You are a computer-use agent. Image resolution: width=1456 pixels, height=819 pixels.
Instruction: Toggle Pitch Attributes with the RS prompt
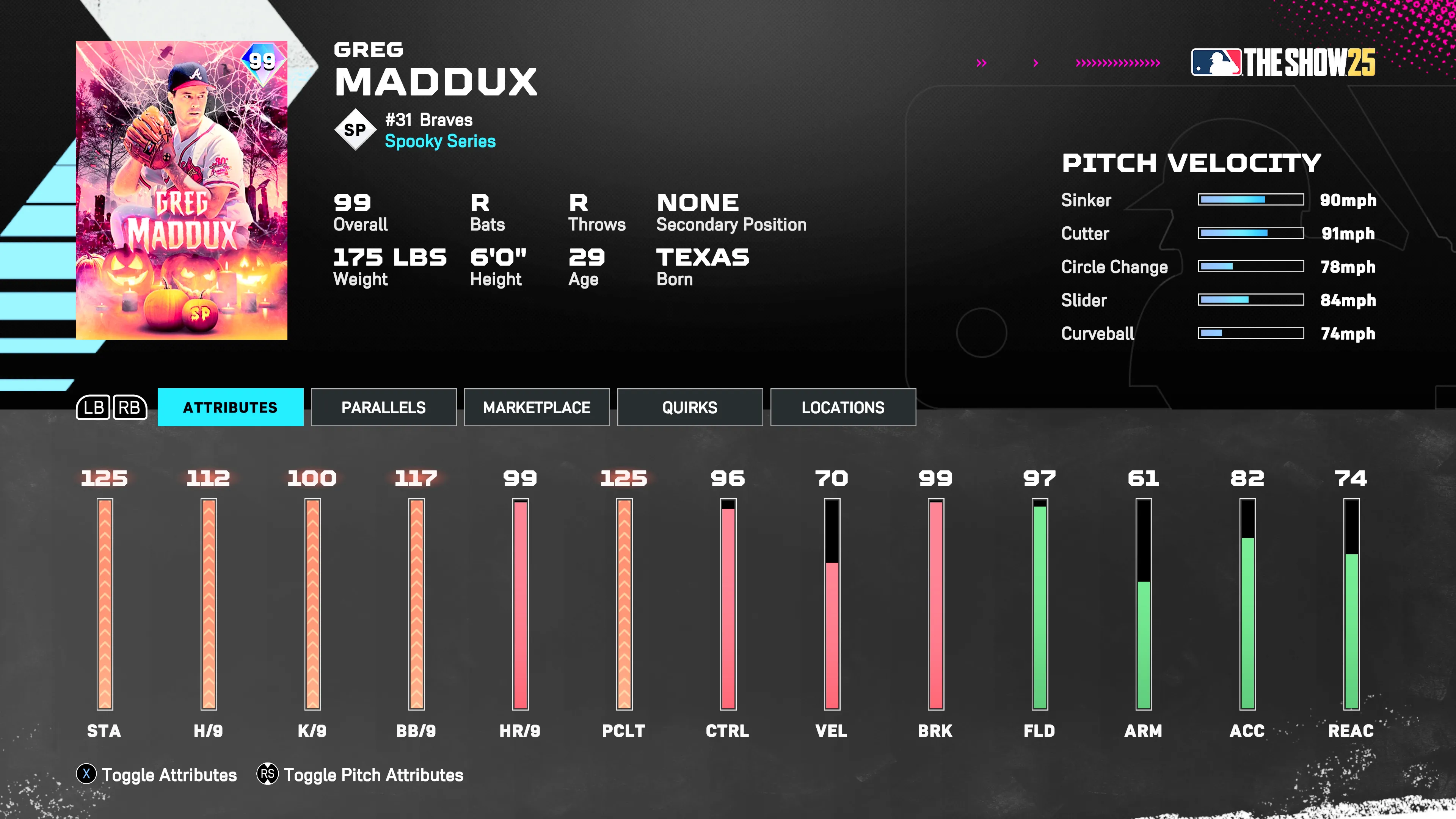click(x=373, y=775)
